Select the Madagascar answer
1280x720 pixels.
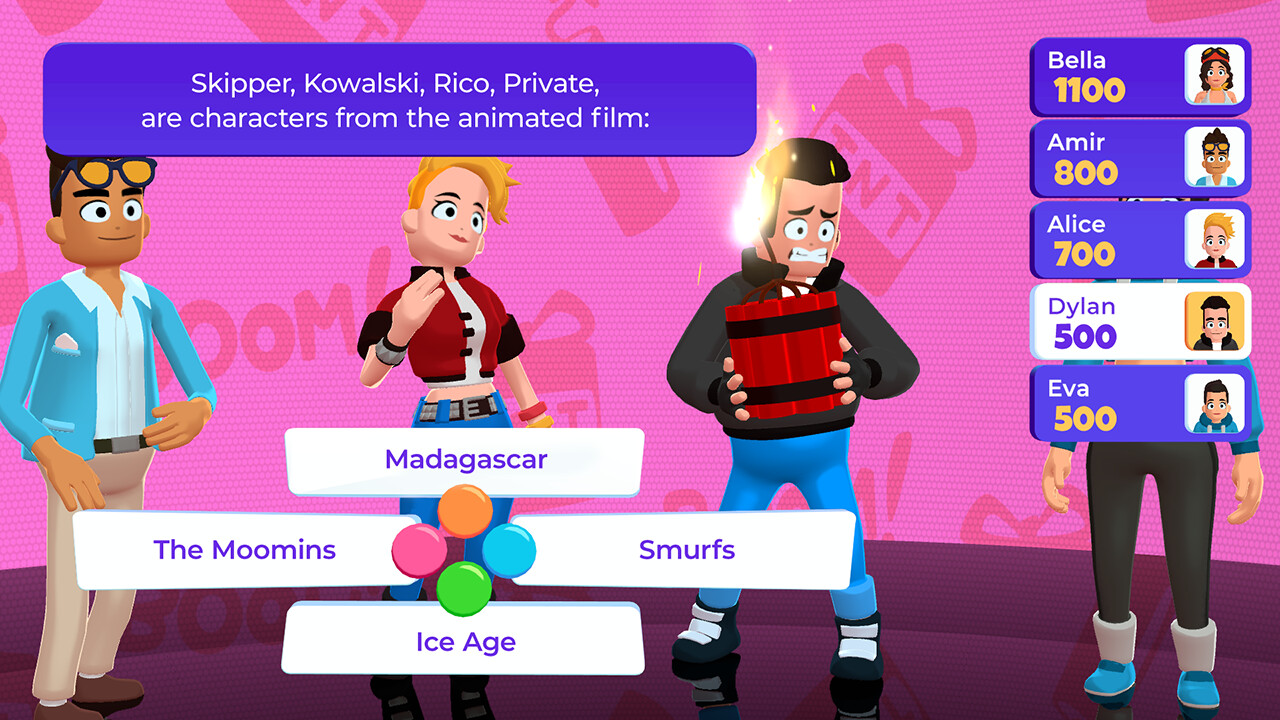pos(465,459)
